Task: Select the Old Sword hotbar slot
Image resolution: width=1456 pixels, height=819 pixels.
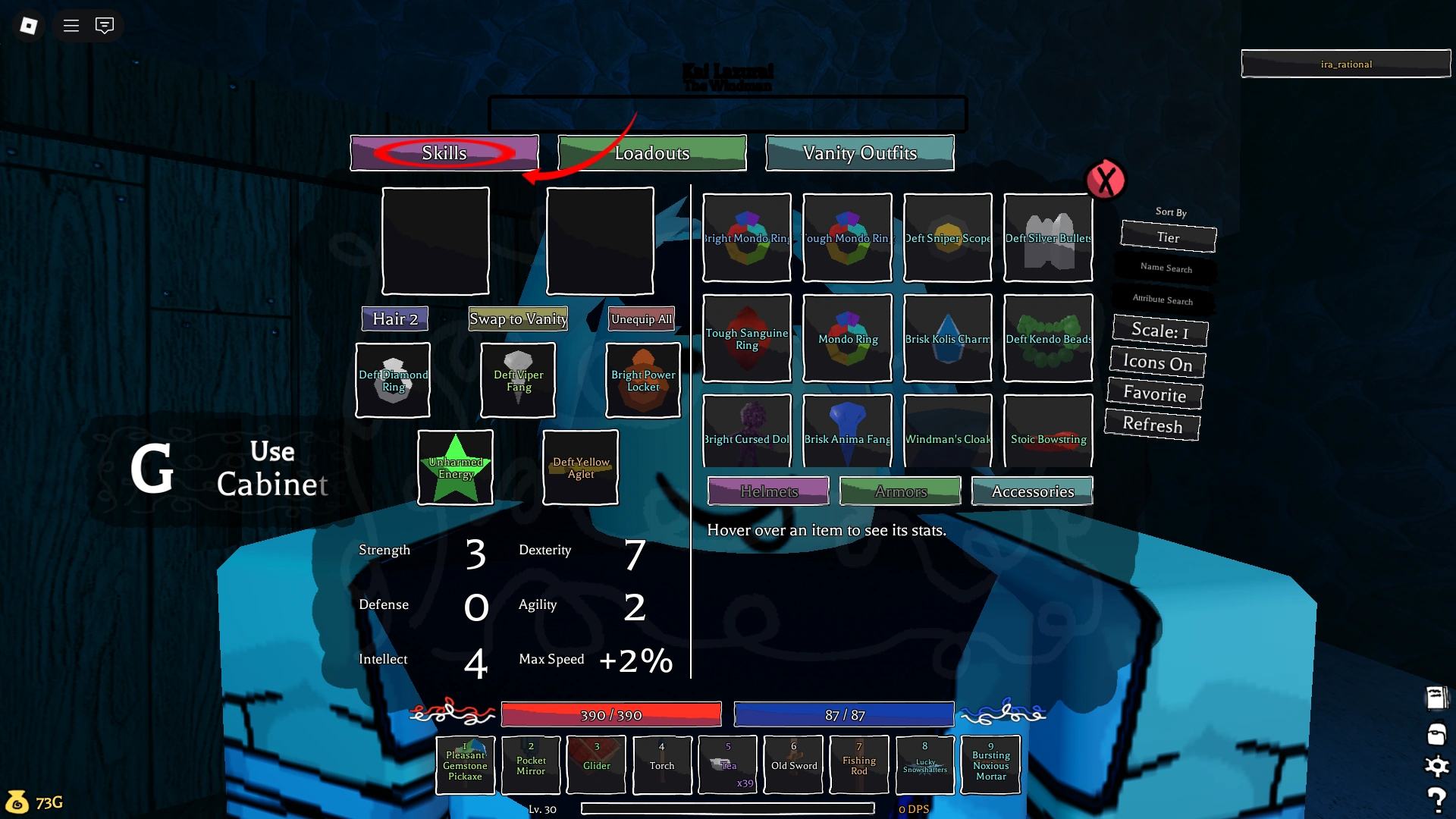Action: (793, 764)
